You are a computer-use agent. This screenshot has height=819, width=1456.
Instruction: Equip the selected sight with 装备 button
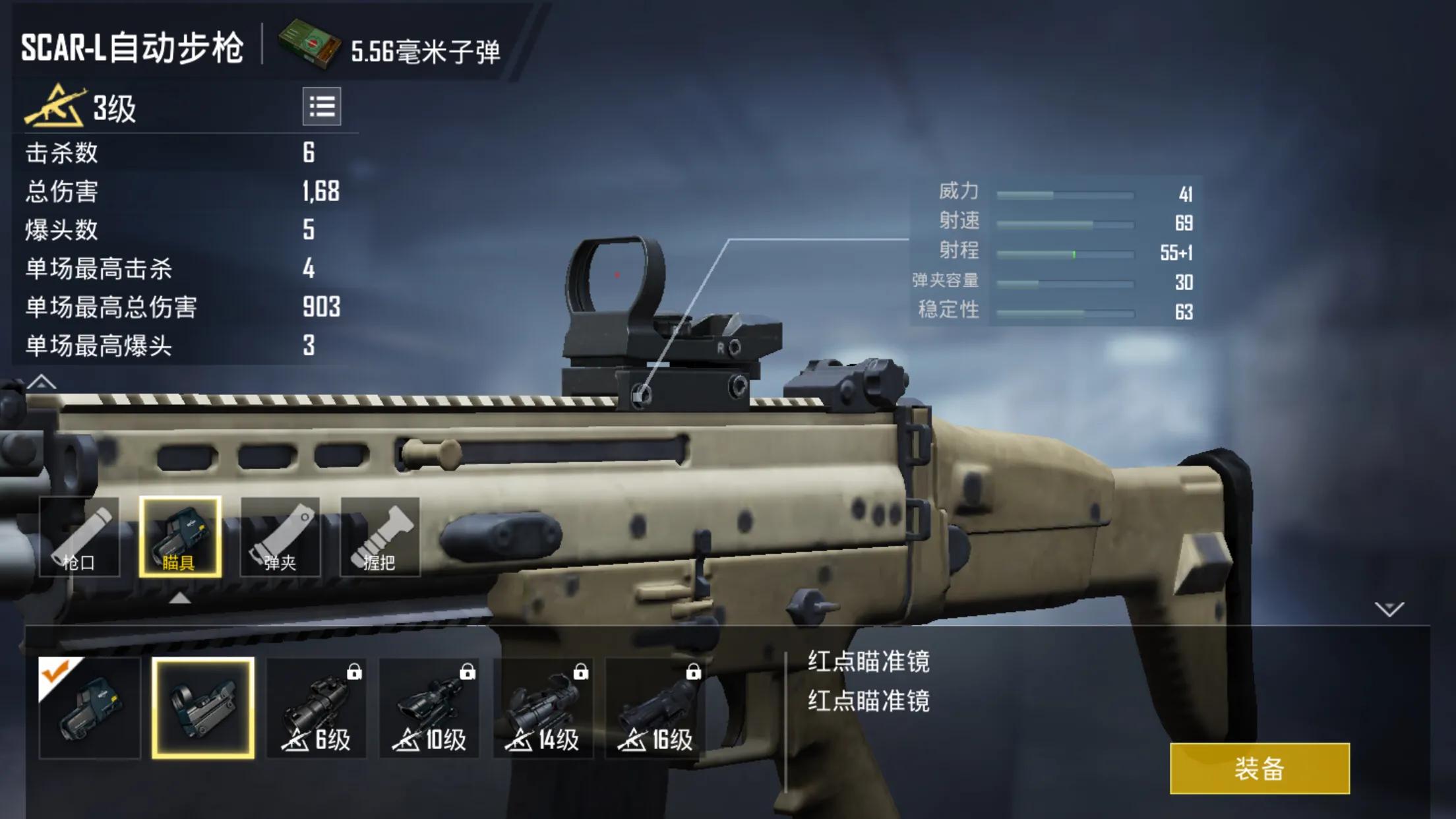(x=1259, y=768)
